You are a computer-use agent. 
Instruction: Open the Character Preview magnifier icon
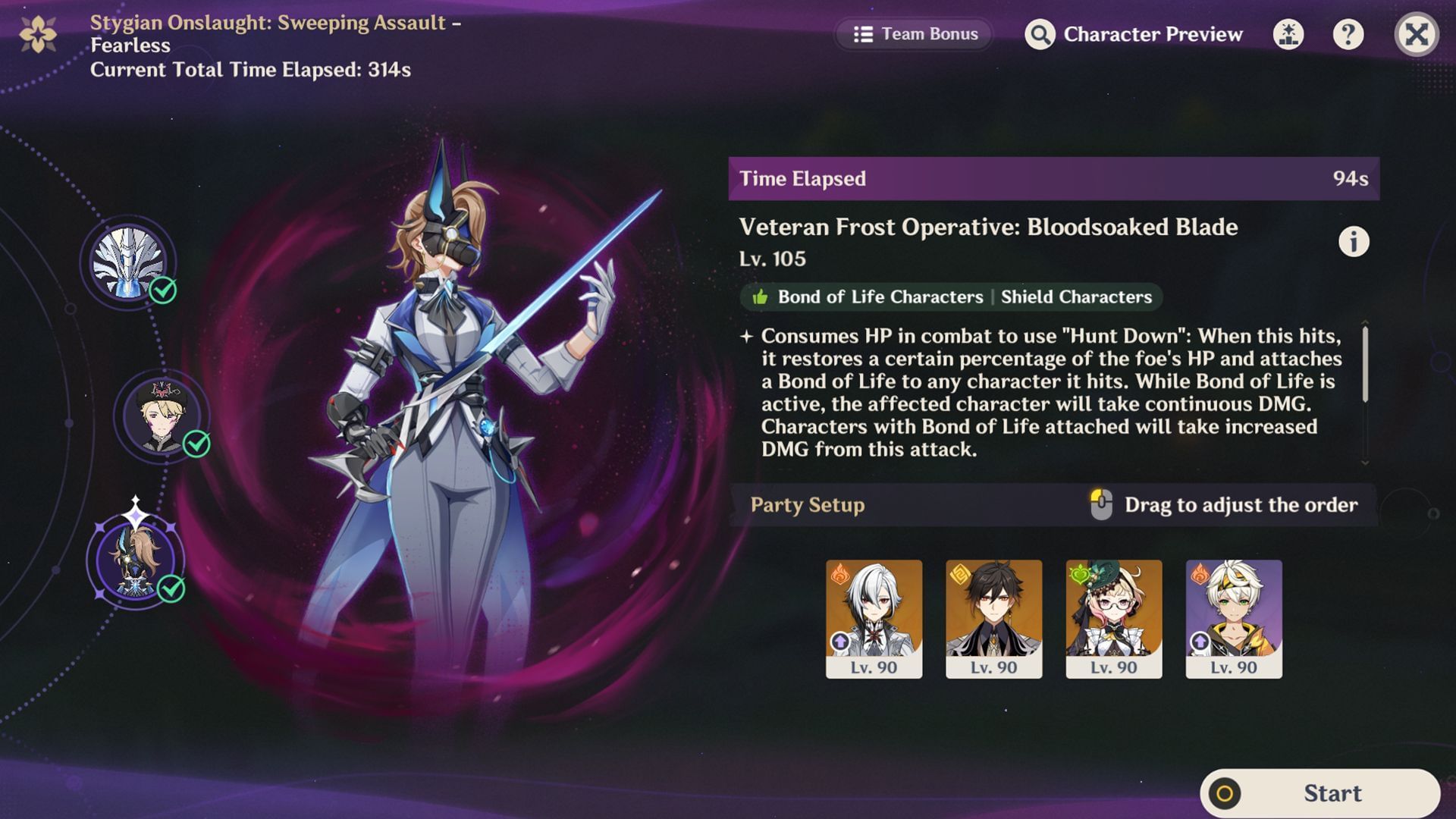(x=1042, y=34)
